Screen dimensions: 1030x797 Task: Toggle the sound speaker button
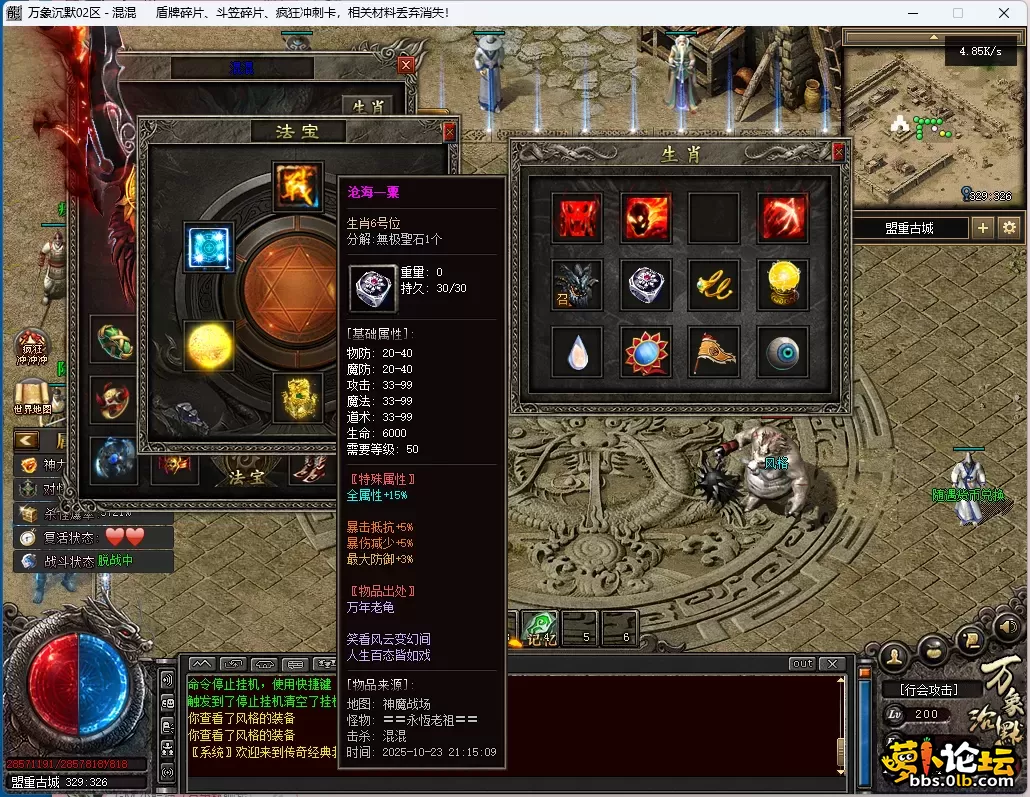[1007, 627]
